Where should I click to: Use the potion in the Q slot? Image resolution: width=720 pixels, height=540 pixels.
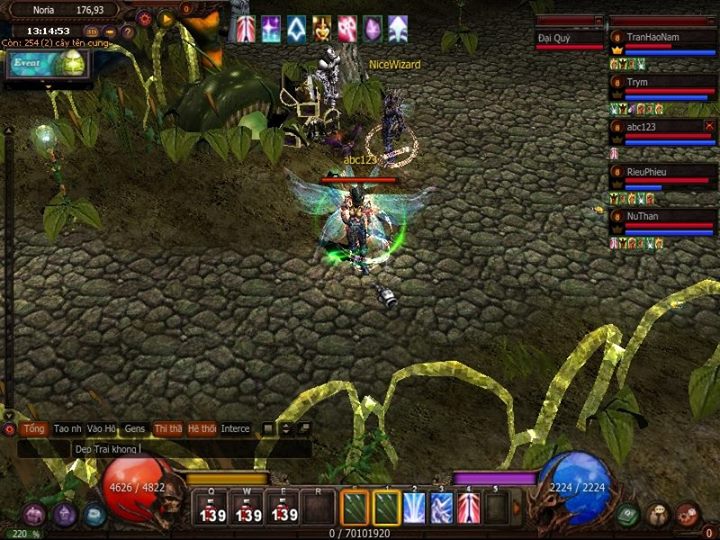[211, 508]
